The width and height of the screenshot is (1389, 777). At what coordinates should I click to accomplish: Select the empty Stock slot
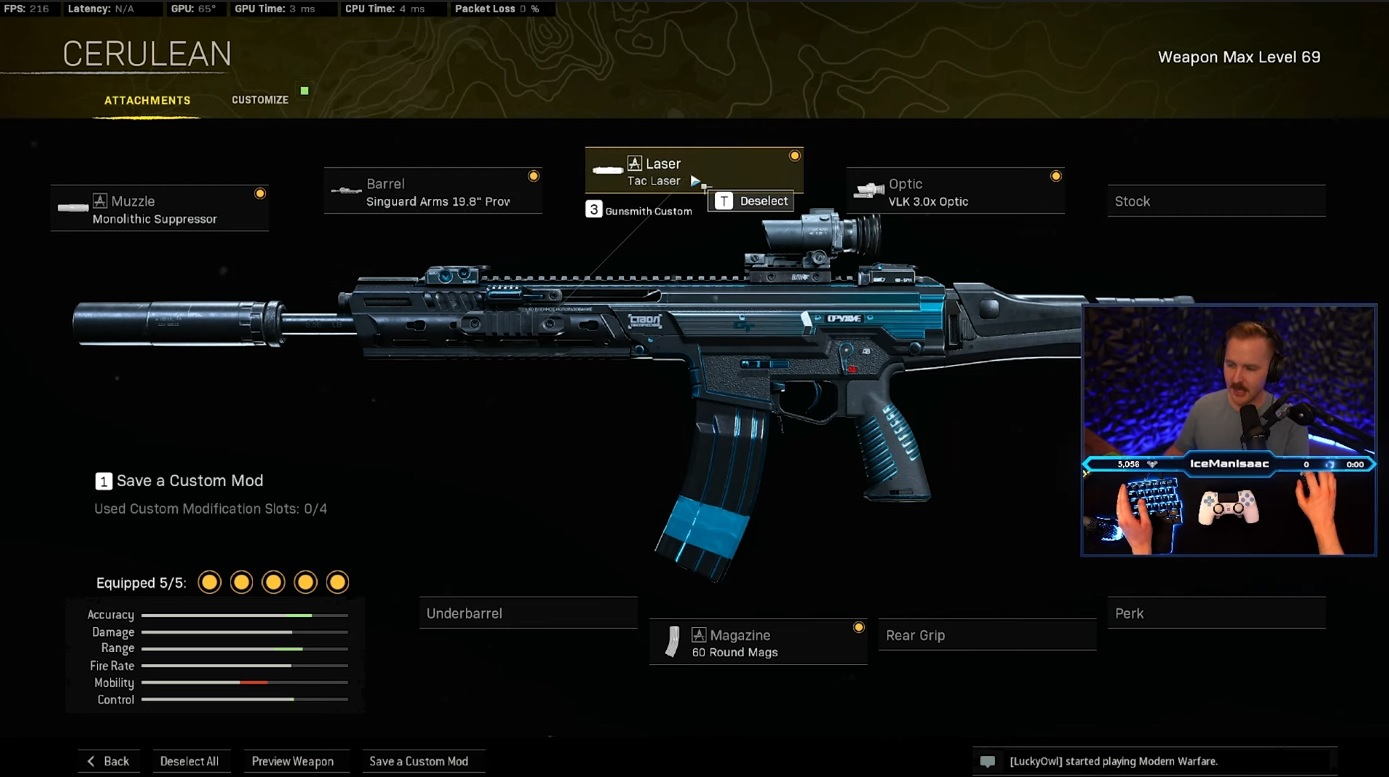point(1216,201)
